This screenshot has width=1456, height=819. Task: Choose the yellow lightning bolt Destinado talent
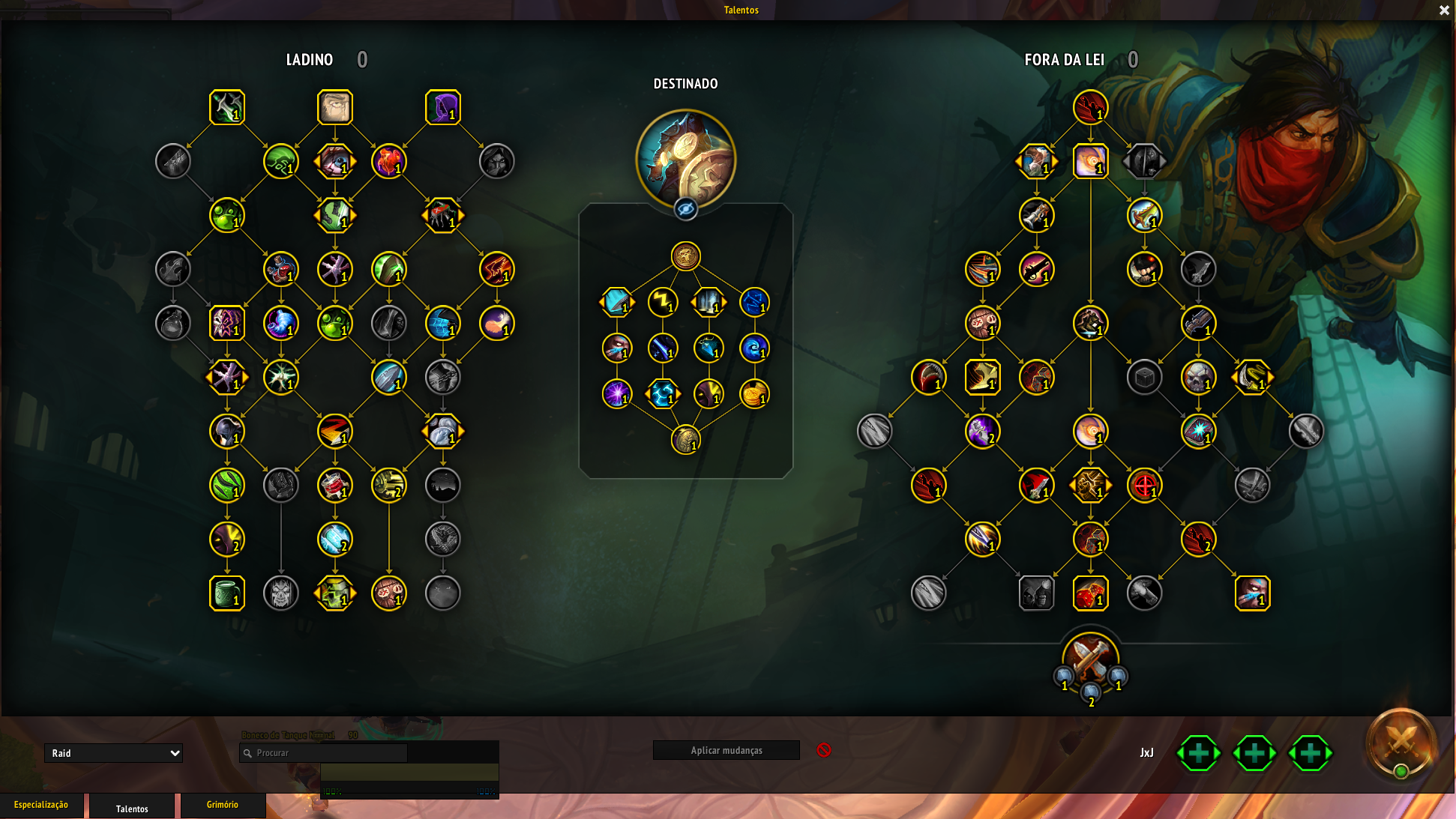pos(663,302)
